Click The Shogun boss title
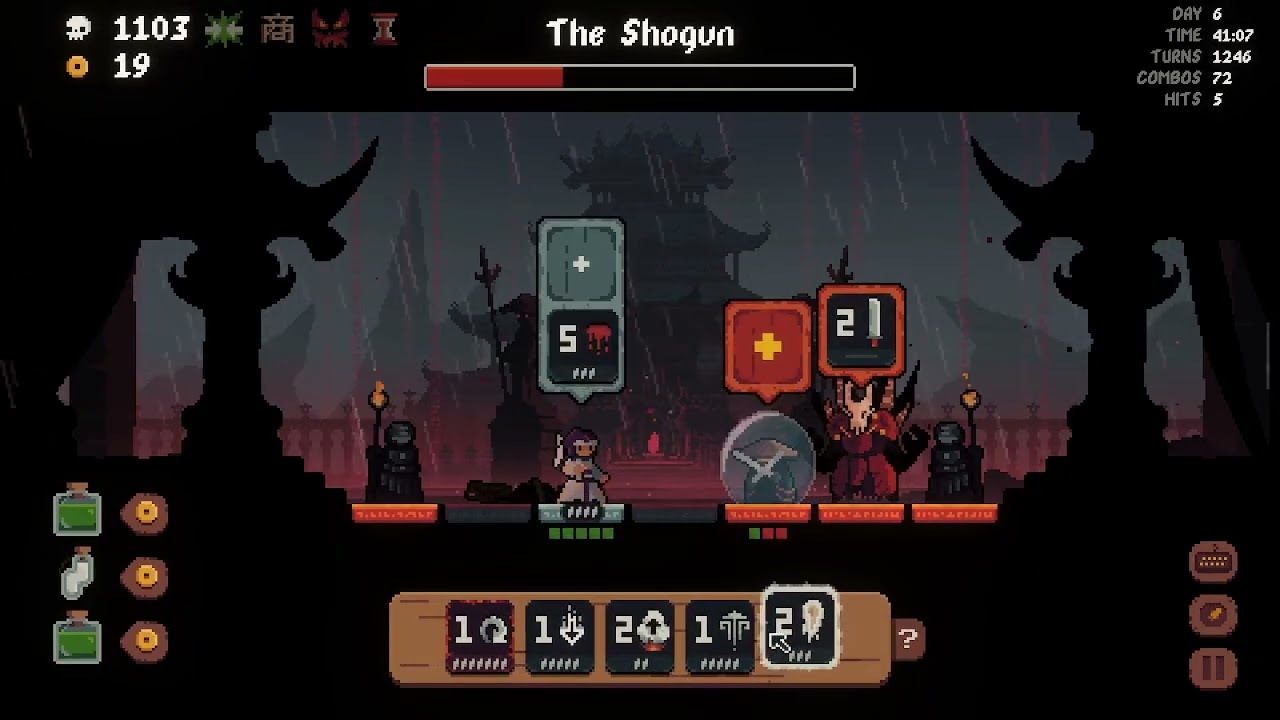 (x=640, y=33)
